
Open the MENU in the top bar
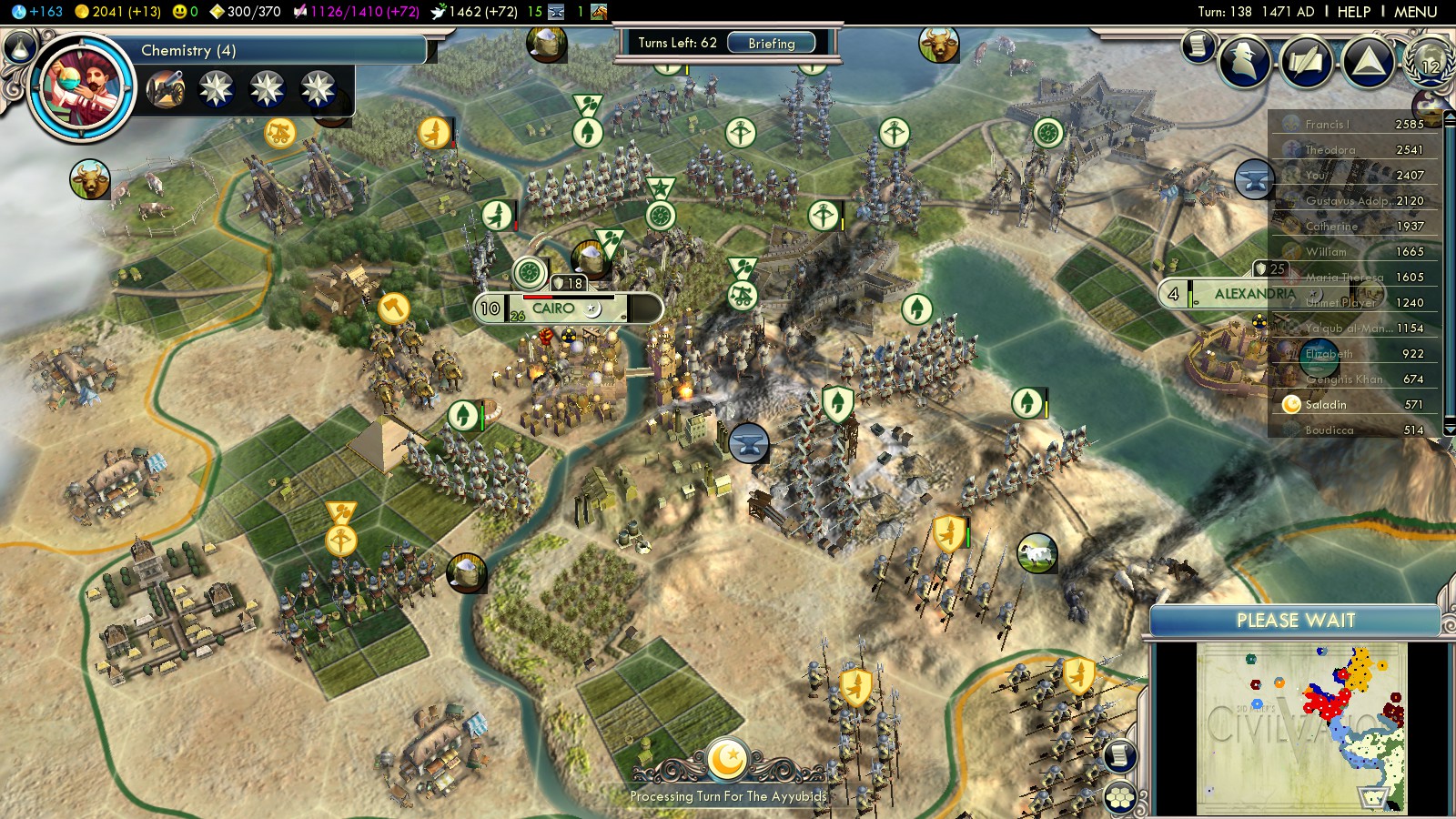pyautogui.click(x=1415, y=12)
